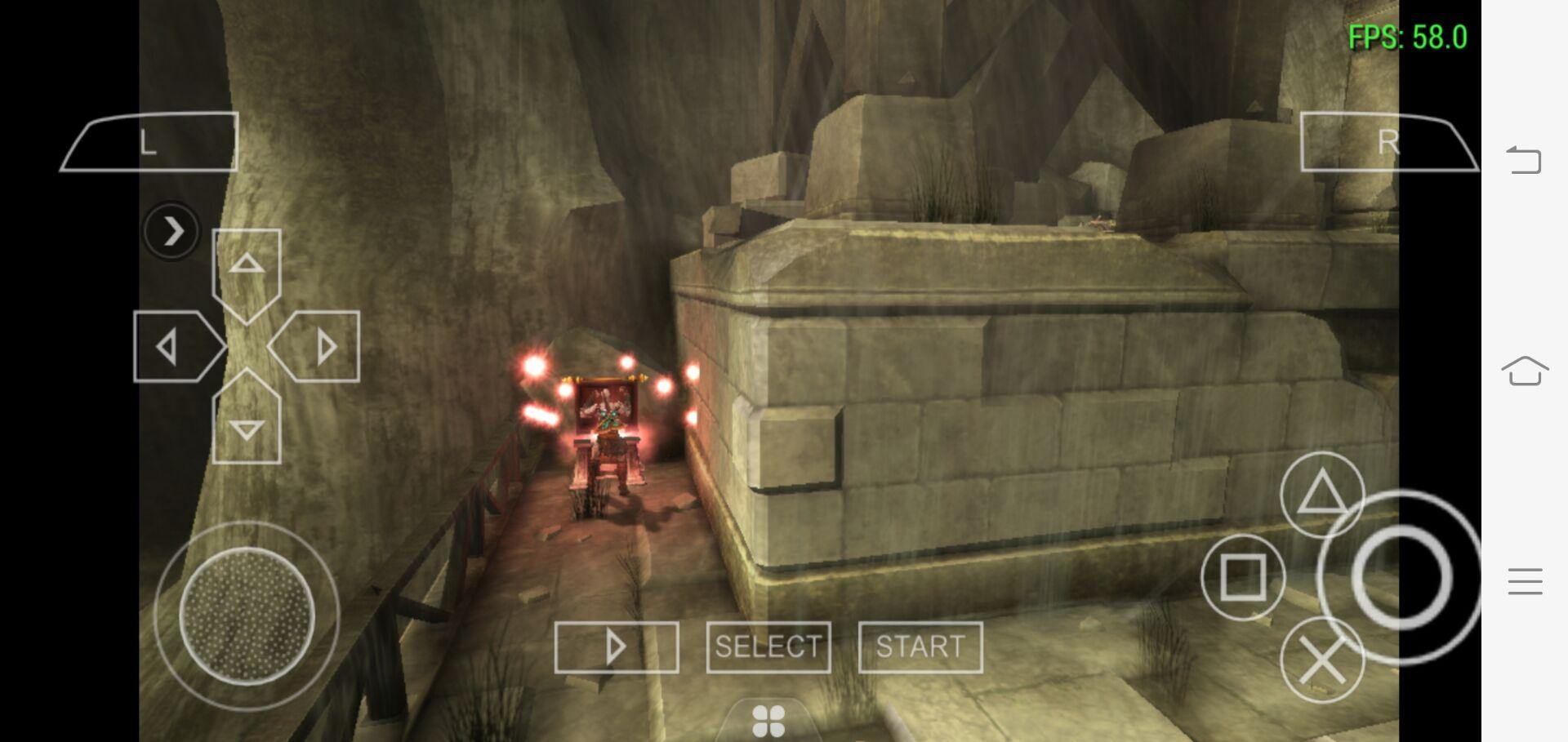This screenshot has width=1568, height=742.
Task: Tap the Android back navigation button
Action: (1524, 159)
